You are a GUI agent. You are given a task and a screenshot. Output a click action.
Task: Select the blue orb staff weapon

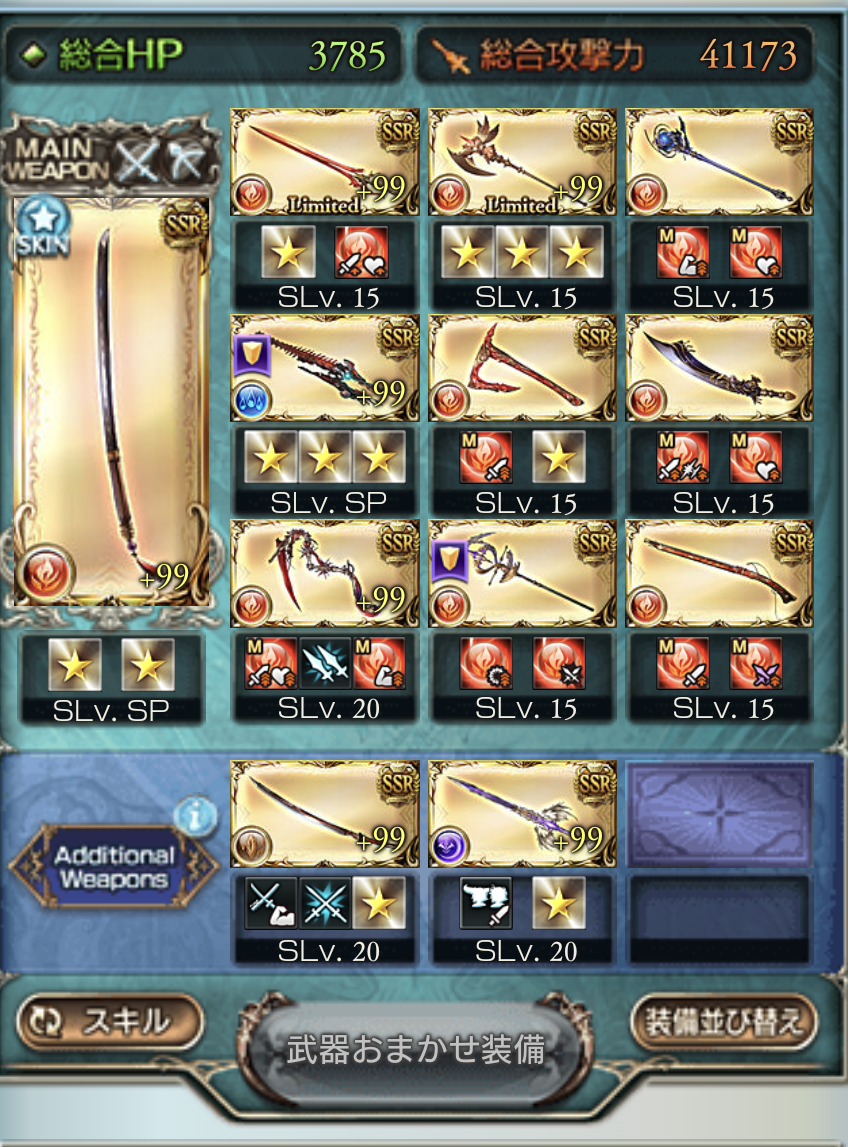tap(718, 162)
